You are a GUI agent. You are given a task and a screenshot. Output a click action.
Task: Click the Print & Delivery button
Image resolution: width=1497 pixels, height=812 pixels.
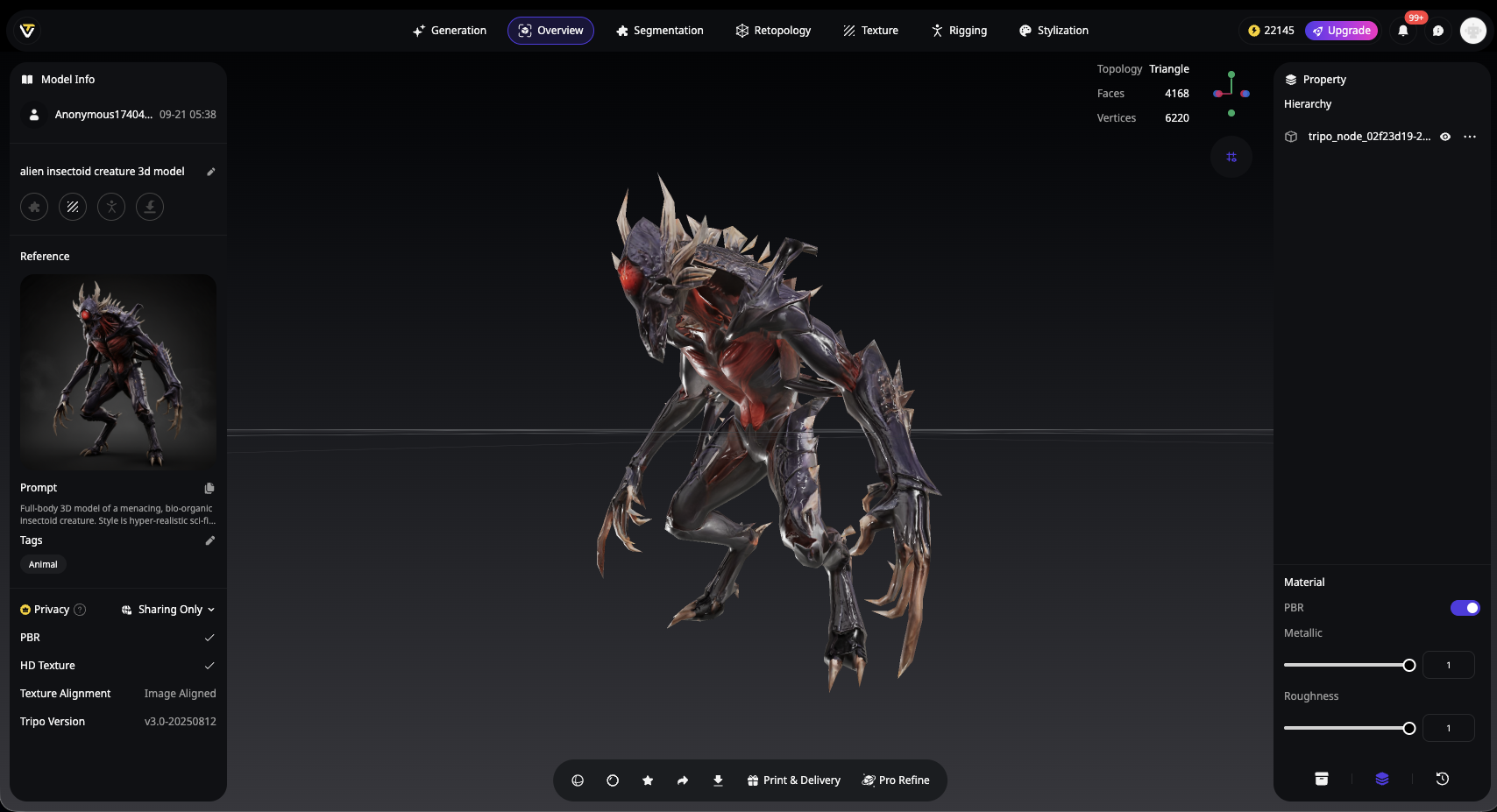click(x=793, y=780)
